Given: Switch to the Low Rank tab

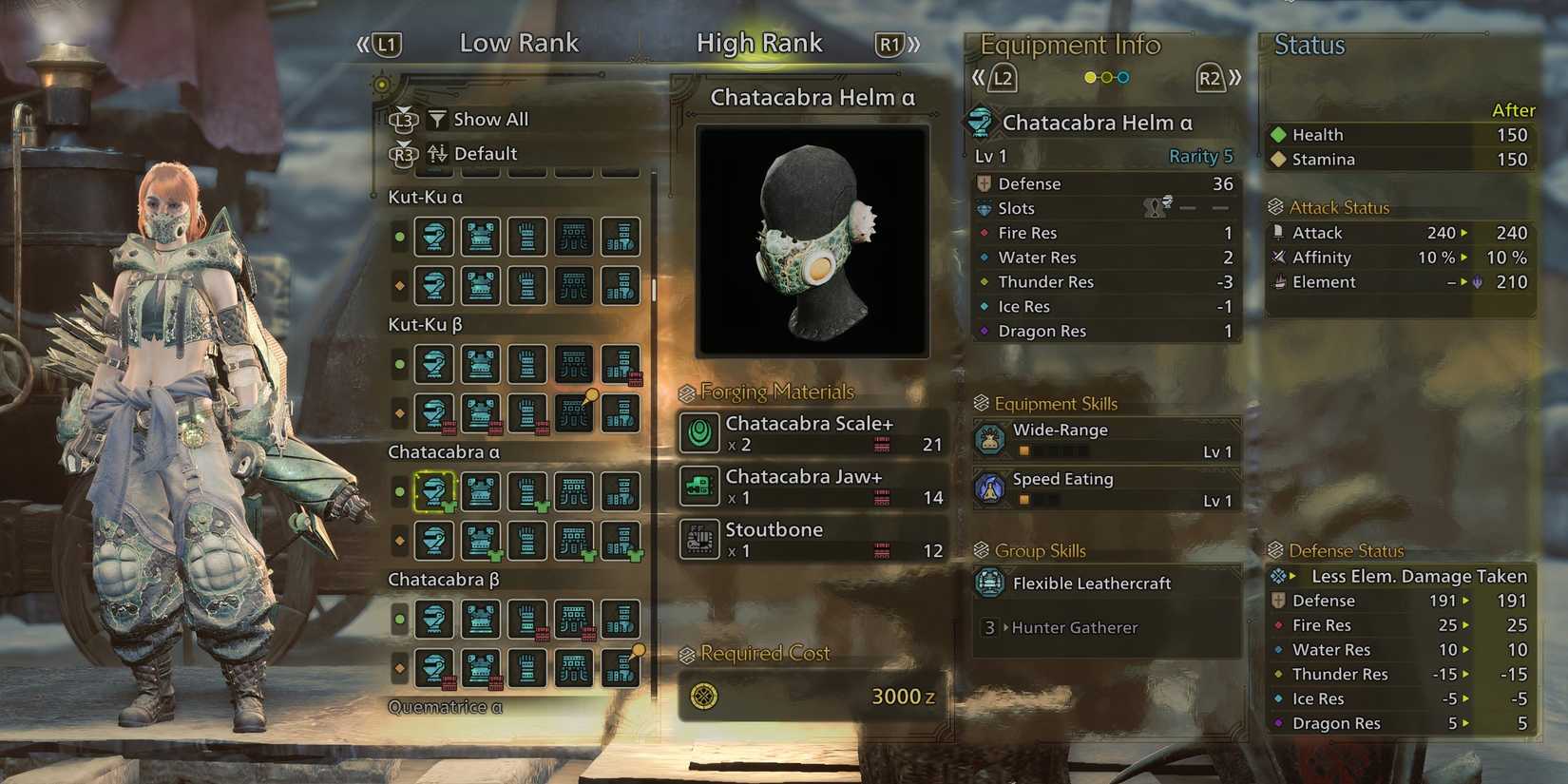Looking at the screenshot, I should tap(519, 43).
